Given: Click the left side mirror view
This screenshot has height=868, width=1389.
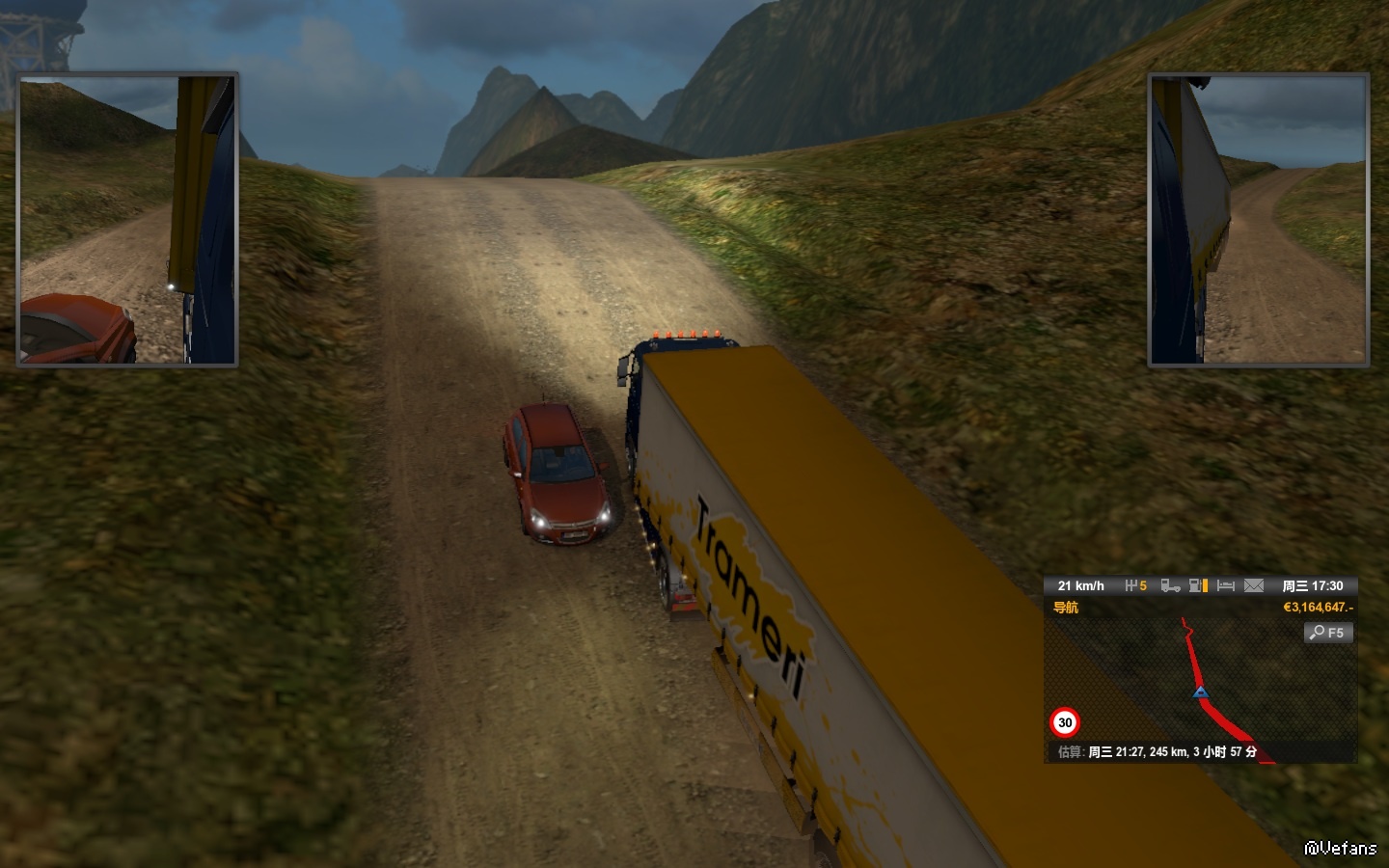Looking at the screenshot, I should pos(127,220).
